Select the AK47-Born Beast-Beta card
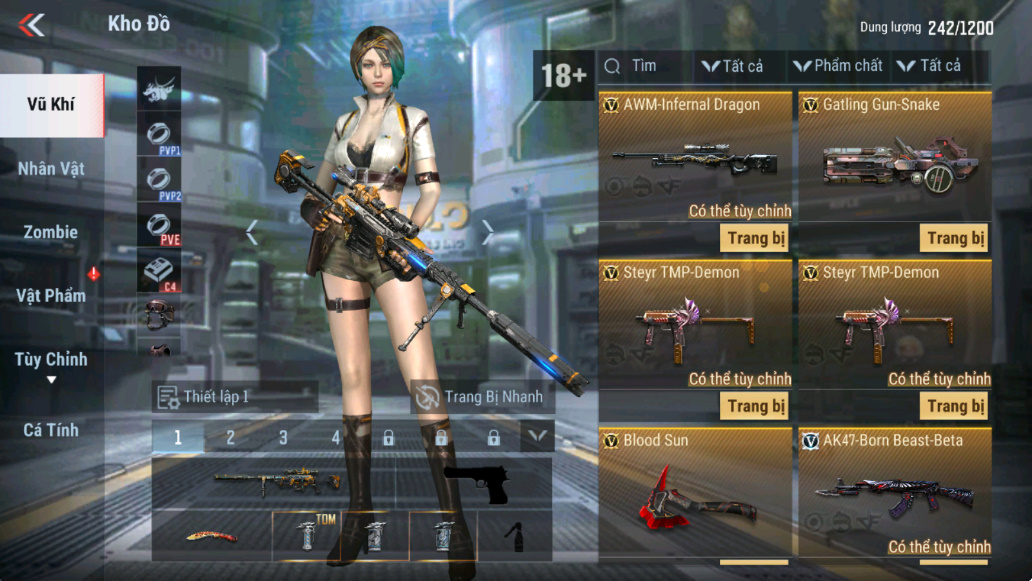1032x581 pixels. 895,495
